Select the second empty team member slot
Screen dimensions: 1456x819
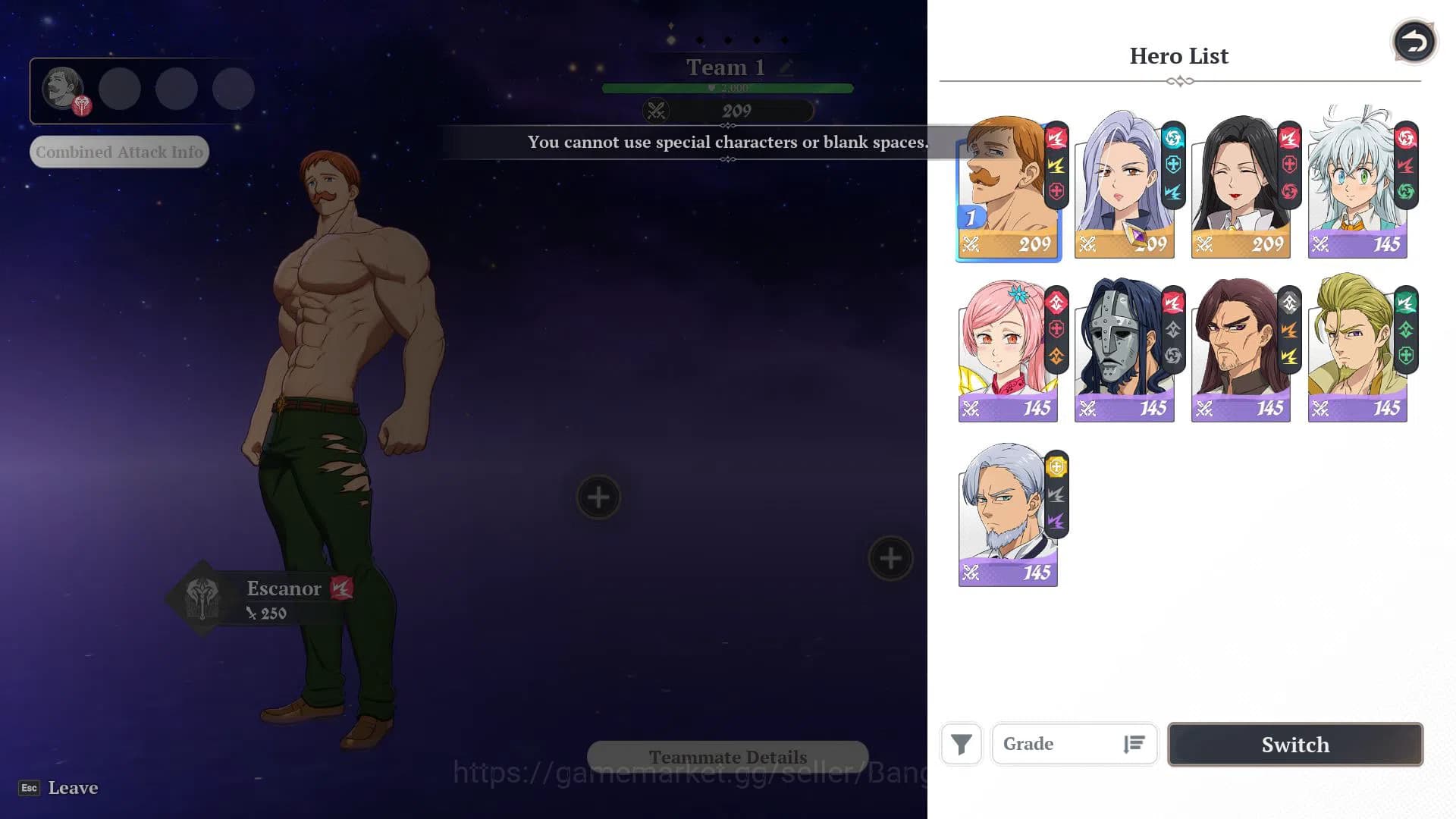coord(120,89)
